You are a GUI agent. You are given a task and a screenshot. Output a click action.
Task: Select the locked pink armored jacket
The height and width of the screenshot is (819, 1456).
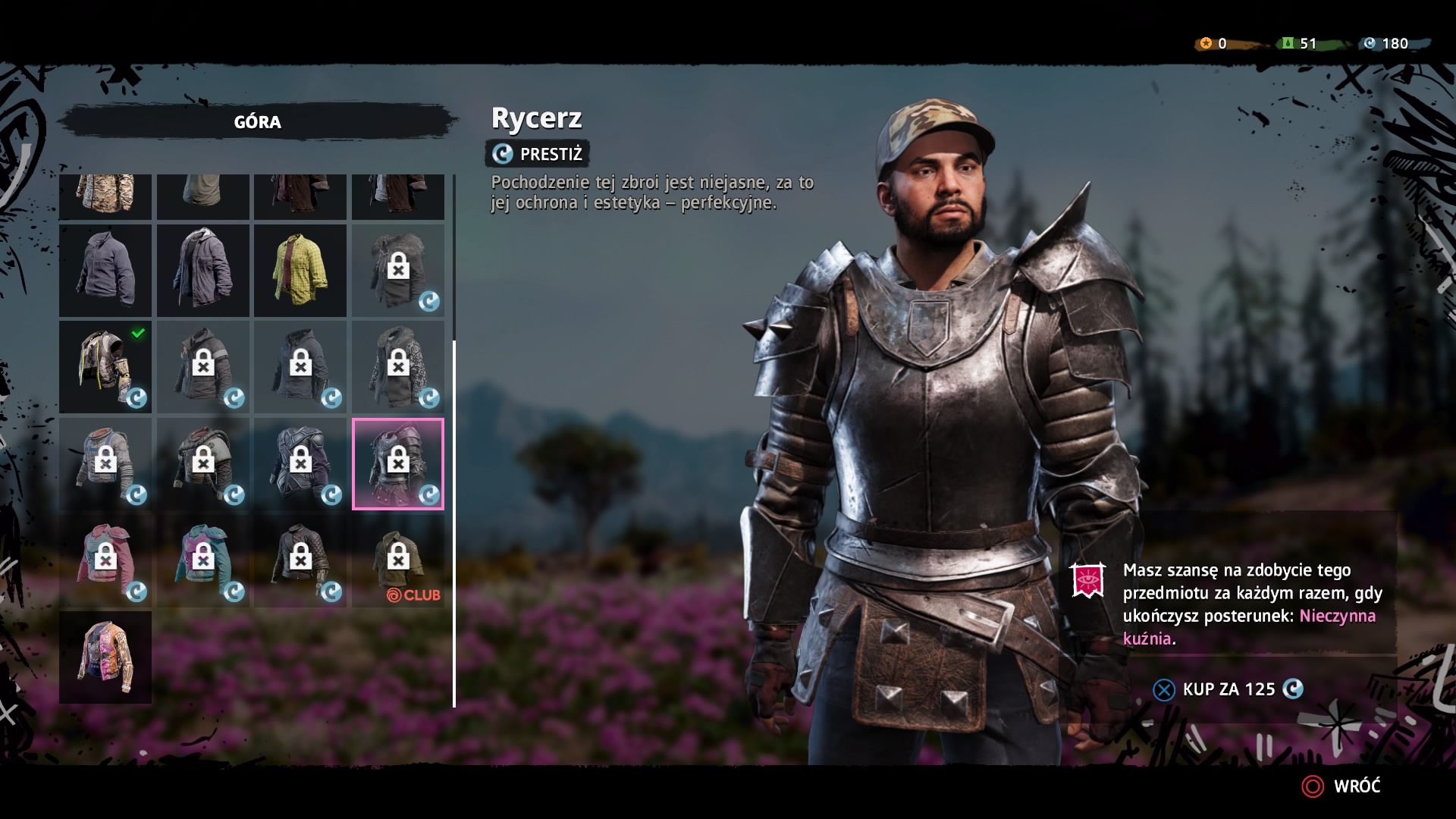point(105,560)
